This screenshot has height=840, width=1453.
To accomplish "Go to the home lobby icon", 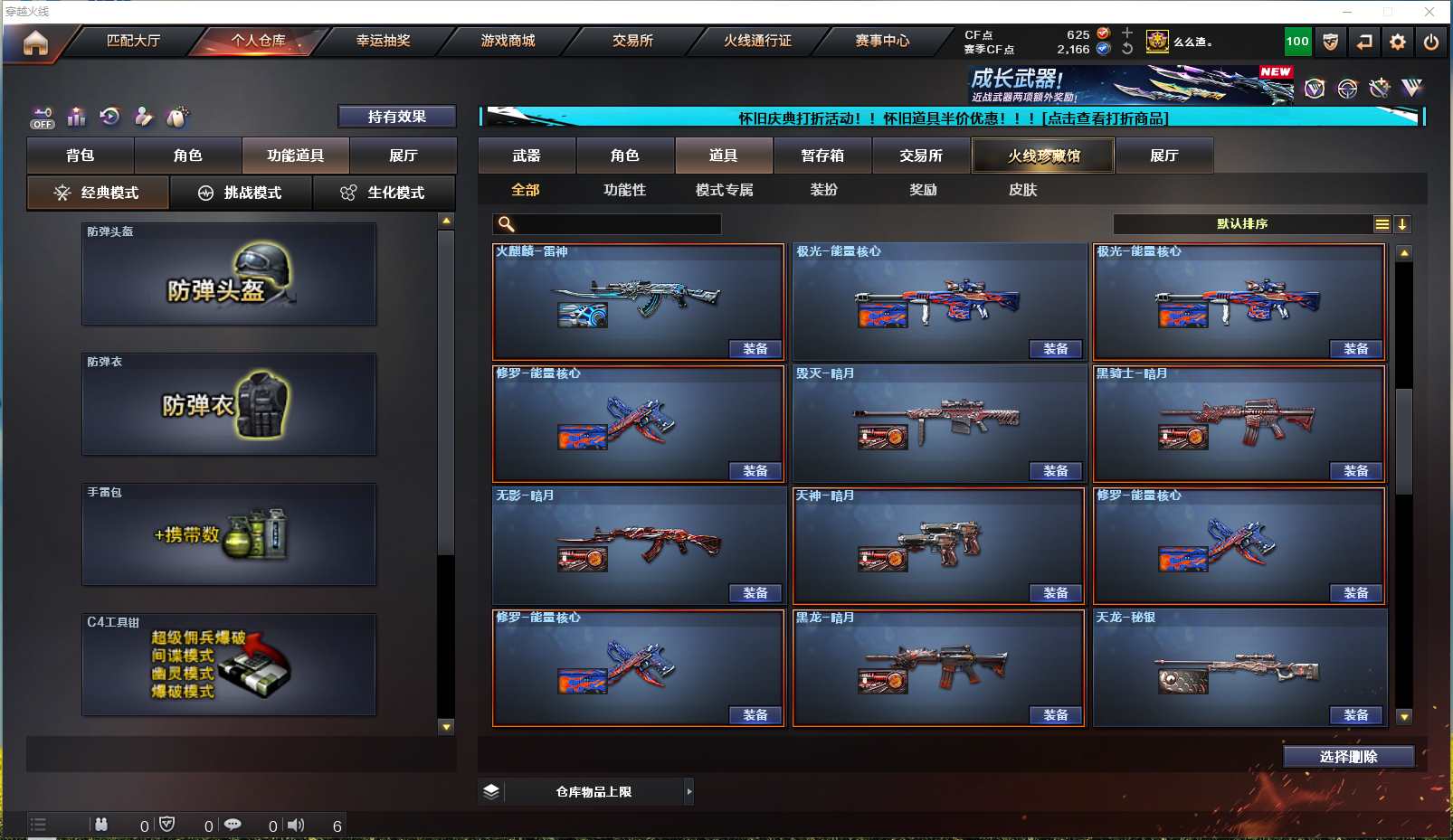I will (x=35, y=42).
